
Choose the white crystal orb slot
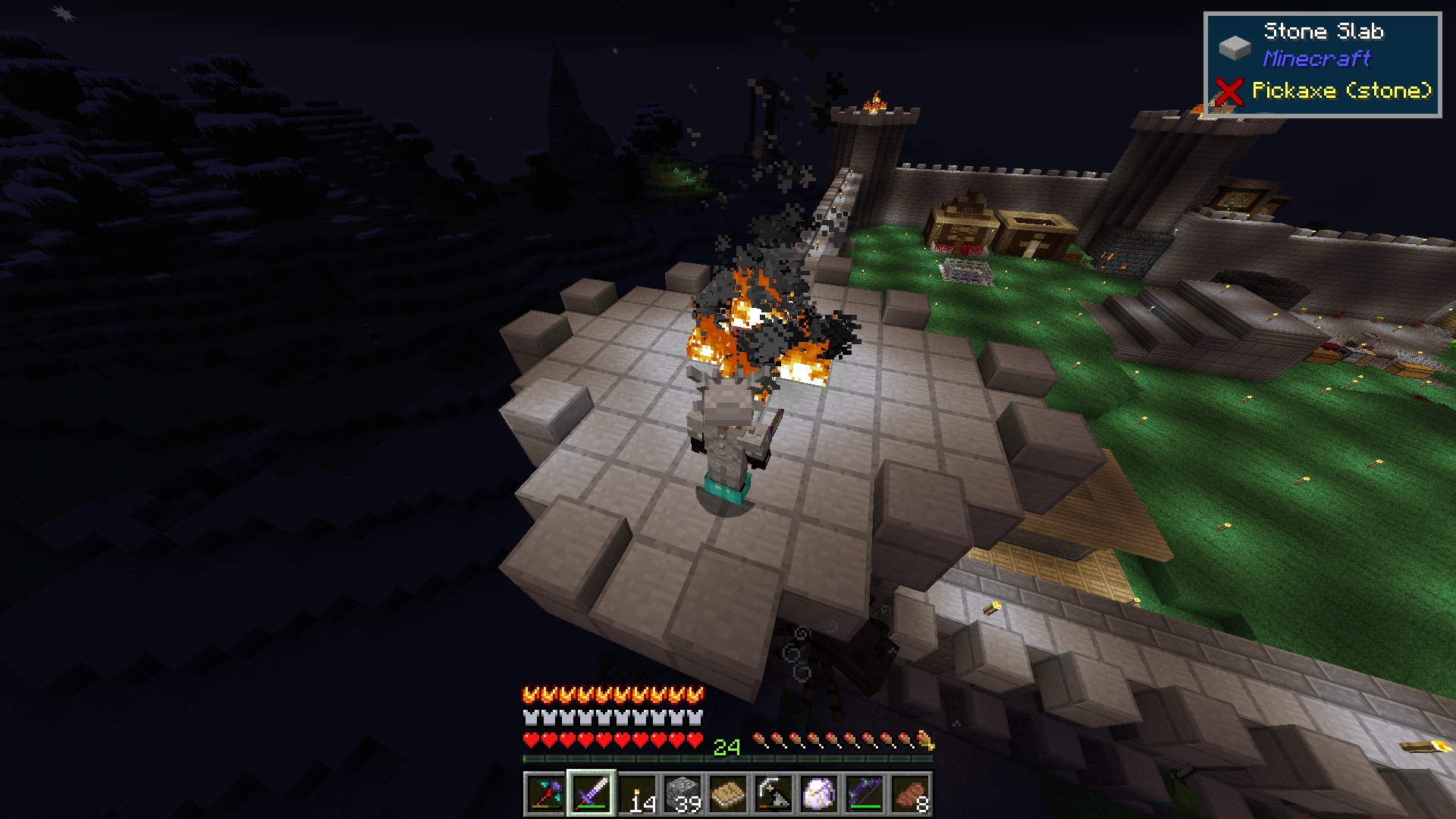pos(820,794)
